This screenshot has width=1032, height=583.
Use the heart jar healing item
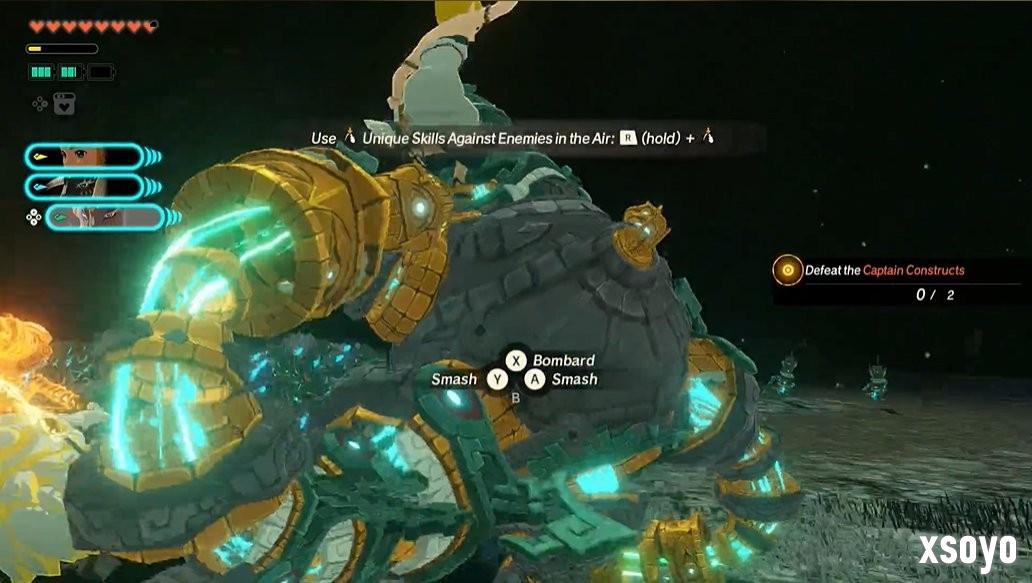64,103
